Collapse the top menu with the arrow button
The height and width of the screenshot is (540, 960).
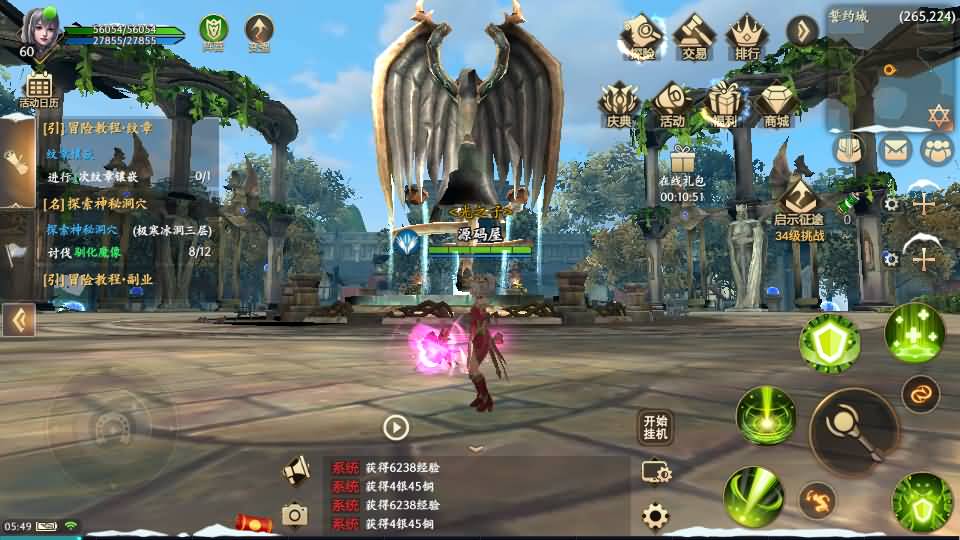pyautogui.click(x=802, y=31)
